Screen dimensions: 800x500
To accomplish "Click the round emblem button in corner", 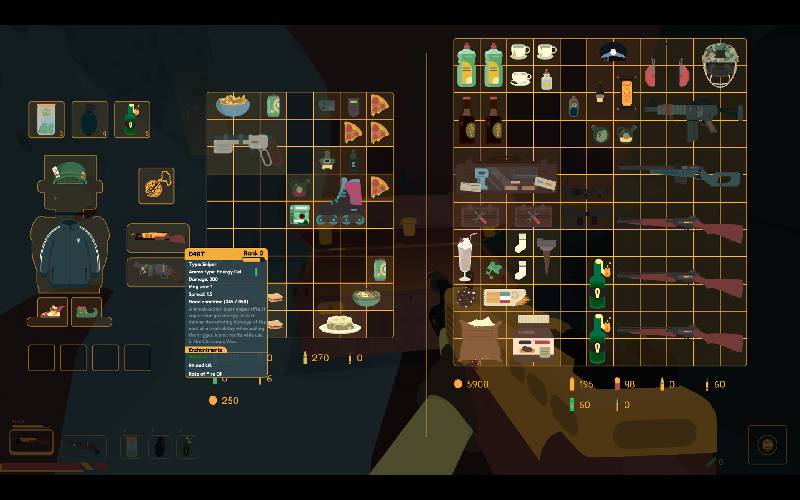I will (767, 444).
